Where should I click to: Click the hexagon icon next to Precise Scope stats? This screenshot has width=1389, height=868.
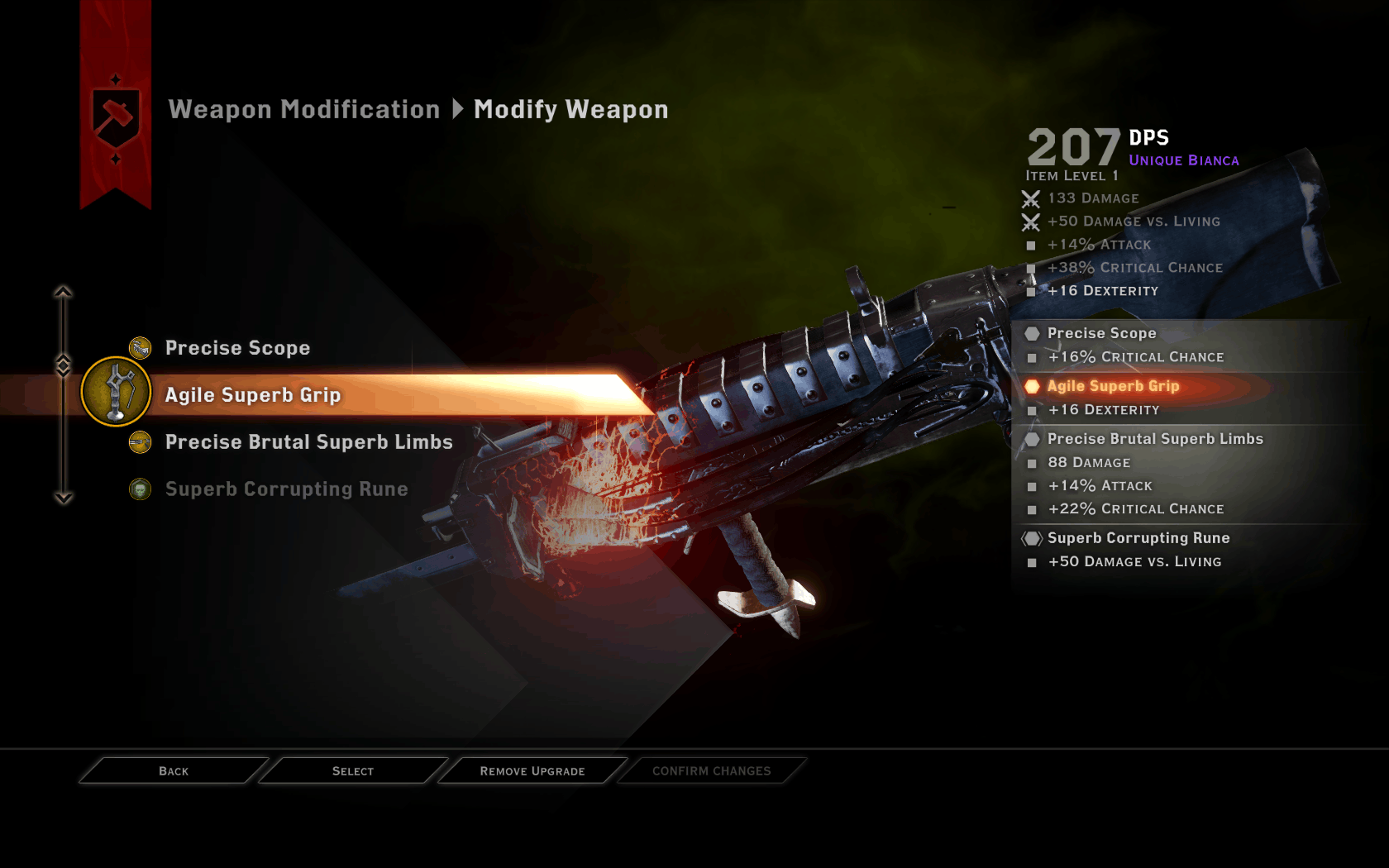1031,332
